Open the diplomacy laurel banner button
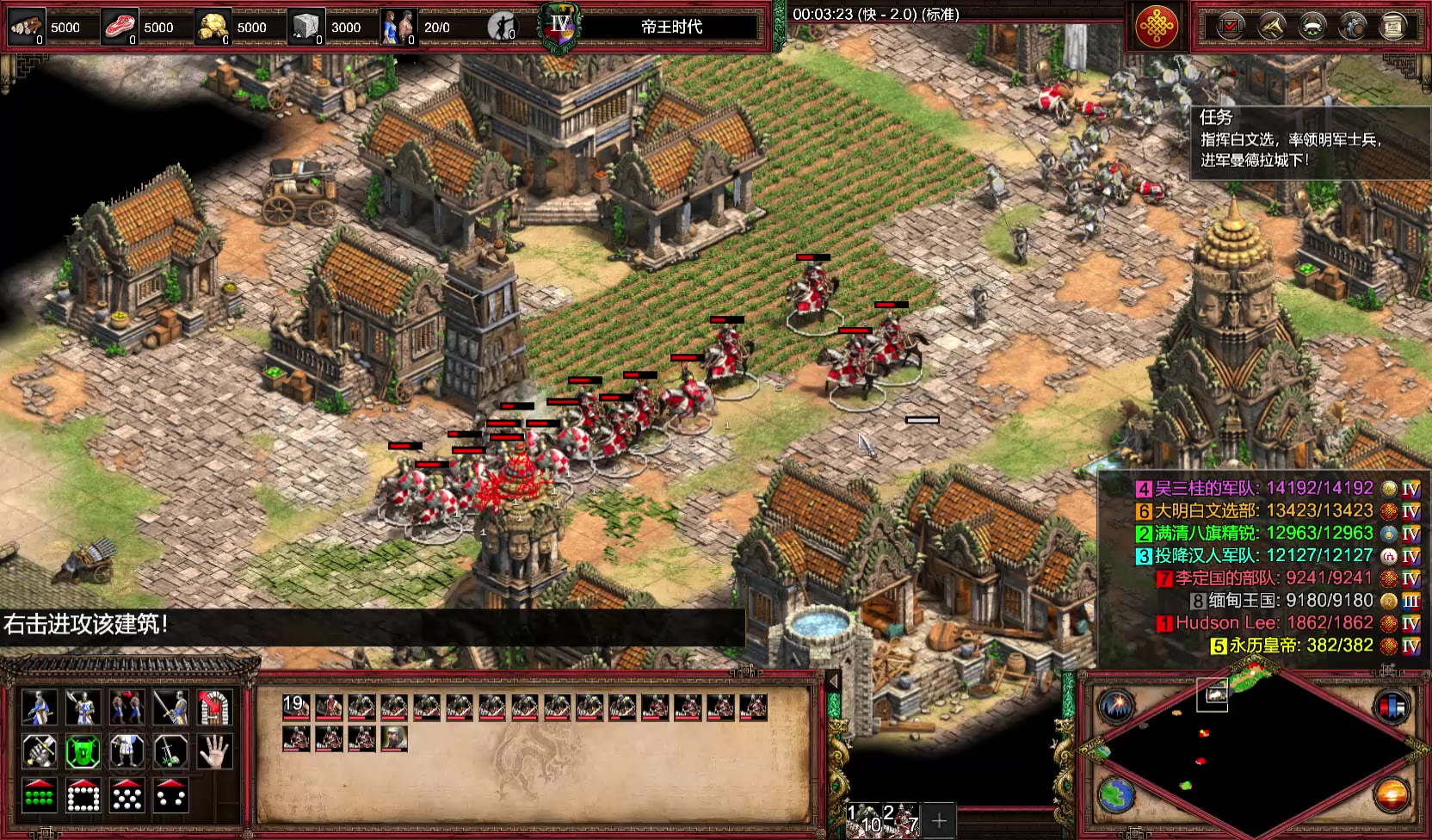 1312,27
